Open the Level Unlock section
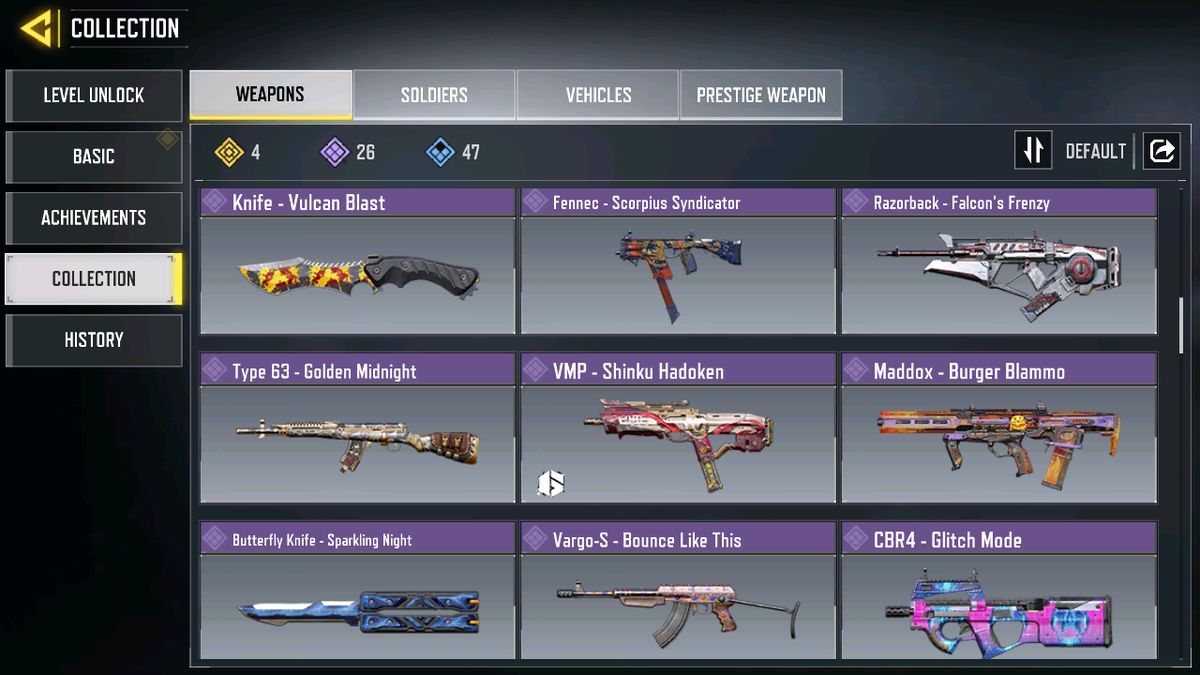The height and width of the screenshot is (675, 1200). pos(93,96)
